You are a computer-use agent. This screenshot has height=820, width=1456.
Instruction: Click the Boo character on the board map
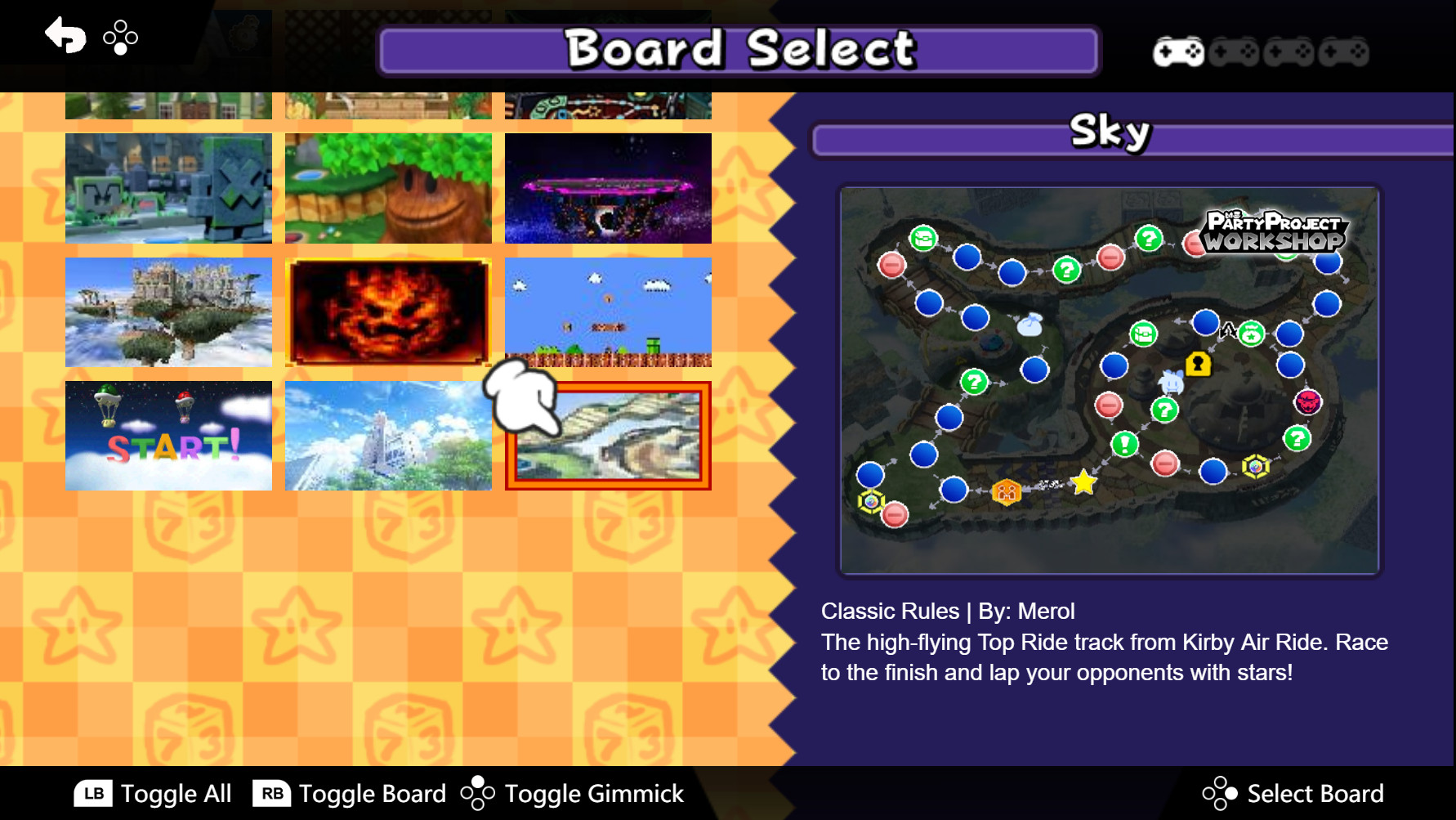[1170, 383]
